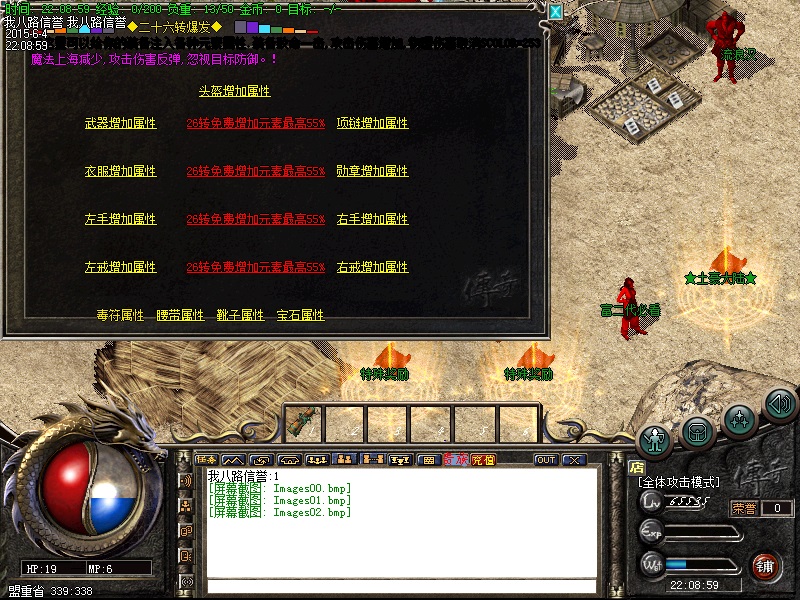
Task: Select the 毒符属性 link
Action: pos(121,315)
